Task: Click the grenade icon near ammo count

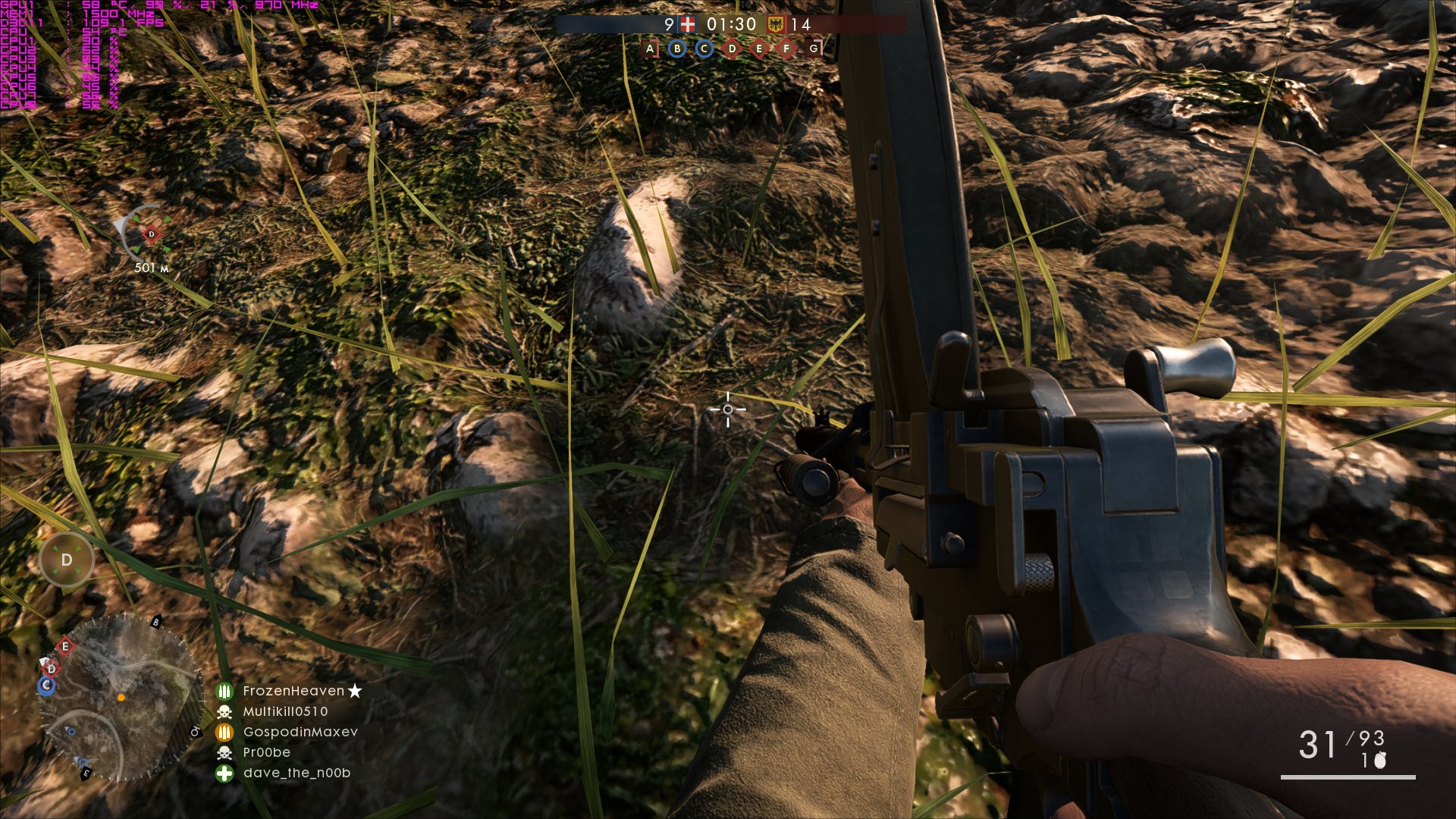Action: click(1380, 760)
